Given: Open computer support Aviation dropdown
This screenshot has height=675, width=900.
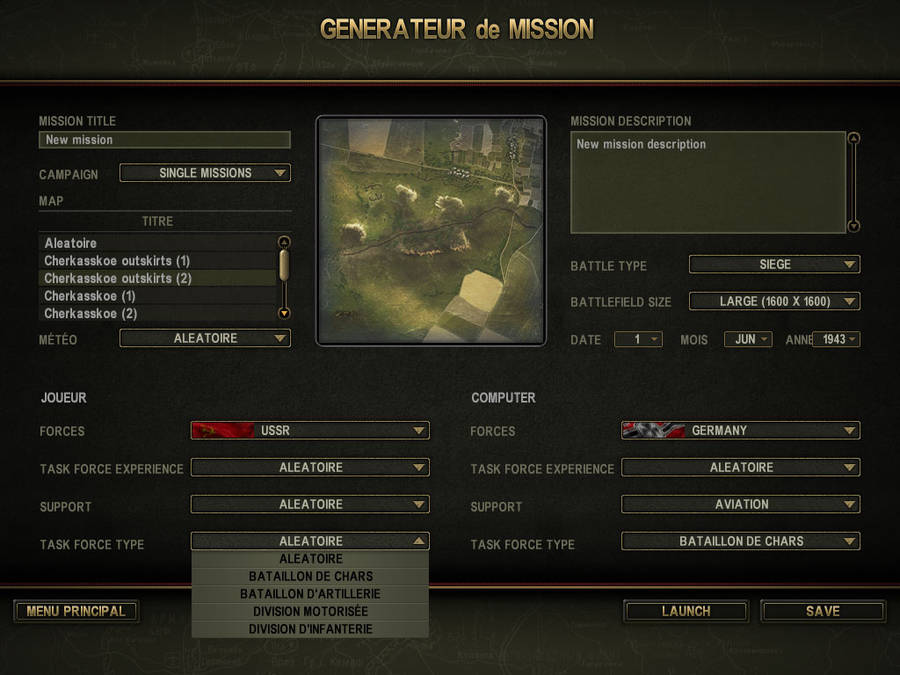Looking at the screenshot, I should pyautogui.click(x=741, y=505).
